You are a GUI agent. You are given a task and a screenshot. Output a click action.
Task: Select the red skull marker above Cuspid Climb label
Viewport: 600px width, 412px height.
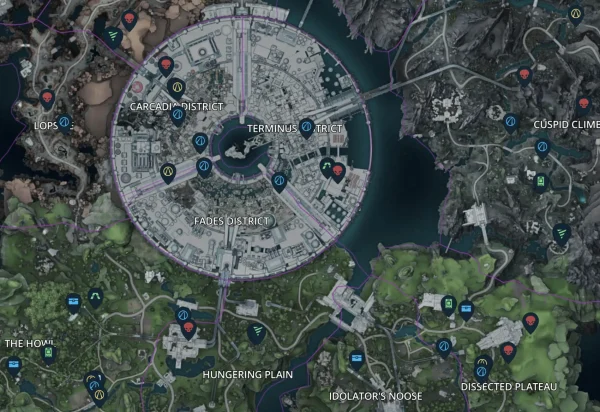click(x=583, y=103)
